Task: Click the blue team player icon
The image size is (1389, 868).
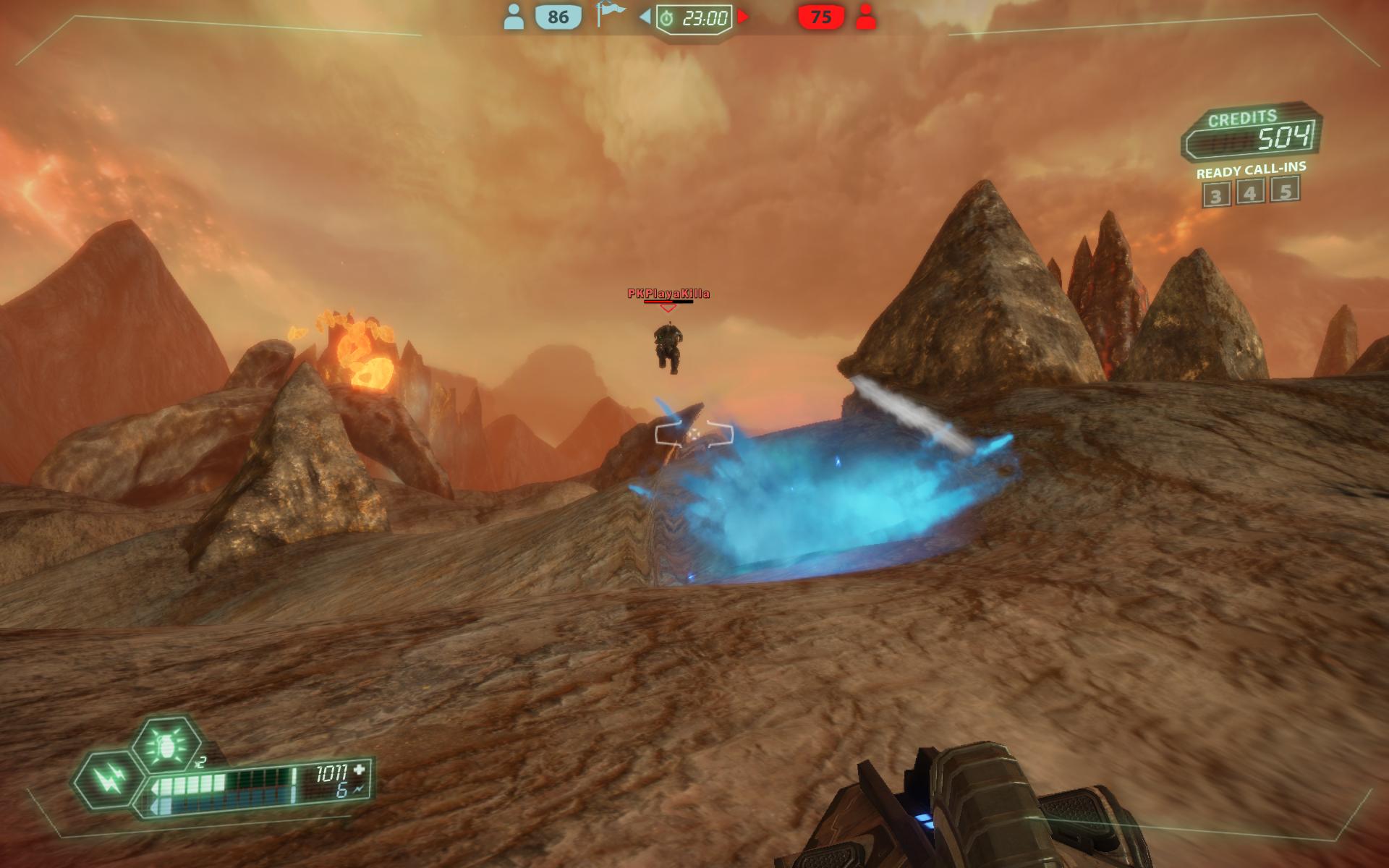Action: 514,17
